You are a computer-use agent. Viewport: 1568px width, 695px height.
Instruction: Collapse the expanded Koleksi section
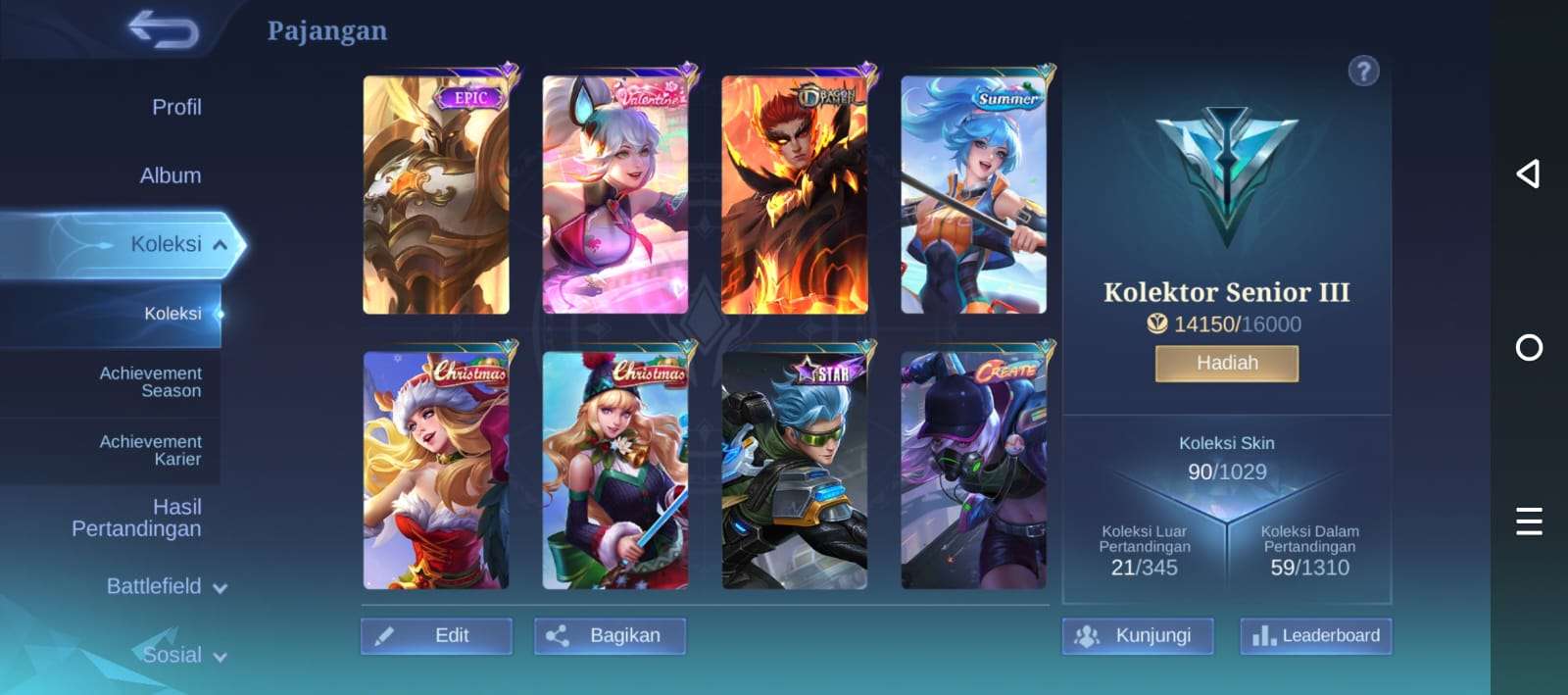pyautogui.click(x=220, y=245)
